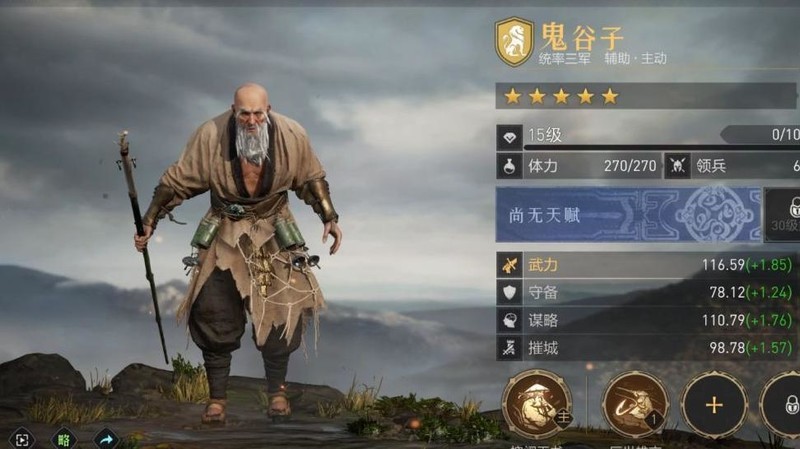Image resolution: width=800 pixels, height=449 pixels.
Task: Click the 略 diamond button
Action: 63,438
